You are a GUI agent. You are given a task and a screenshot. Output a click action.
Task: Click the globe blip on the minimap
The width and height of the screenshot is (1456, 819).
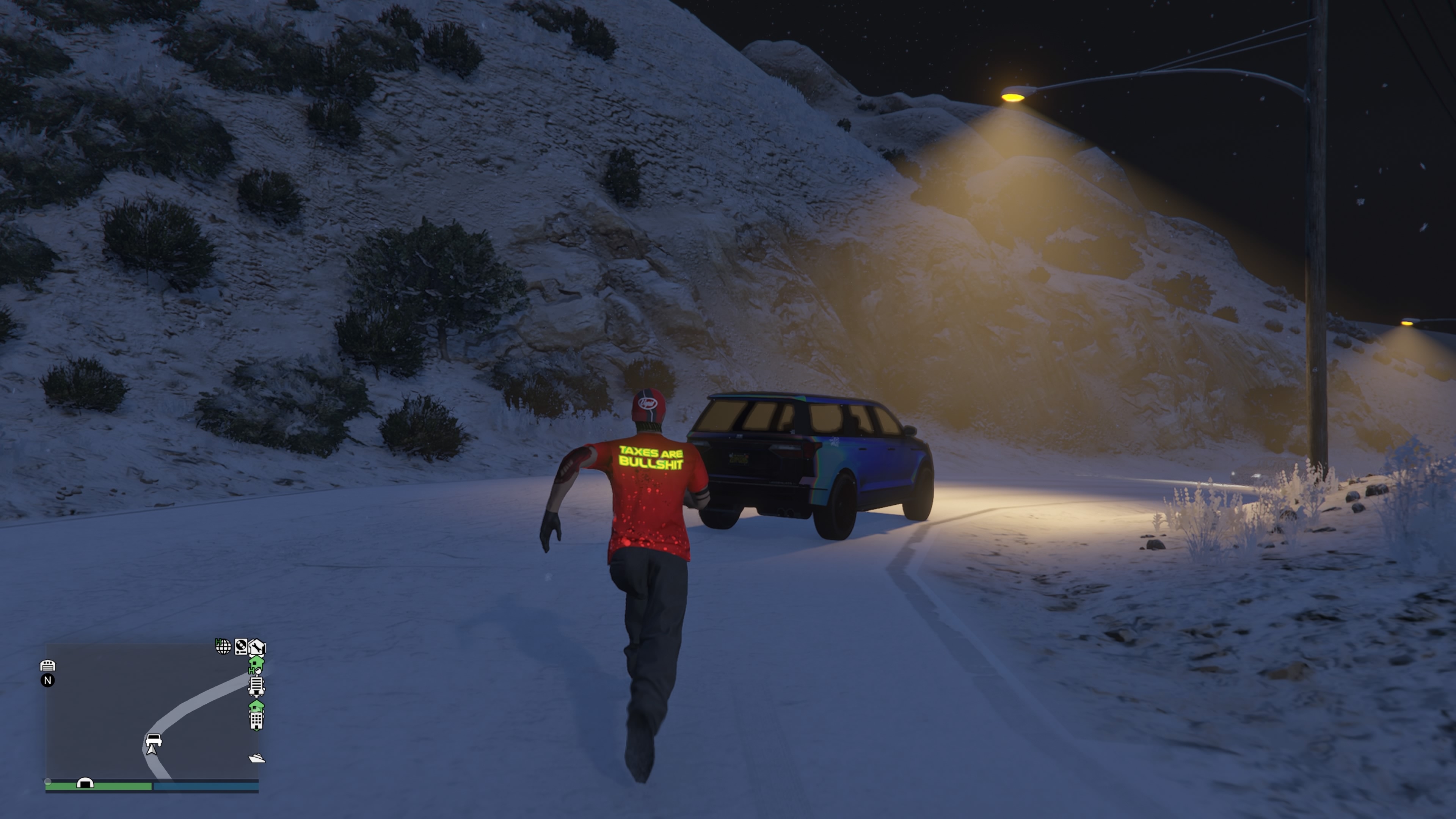[223, 646]
